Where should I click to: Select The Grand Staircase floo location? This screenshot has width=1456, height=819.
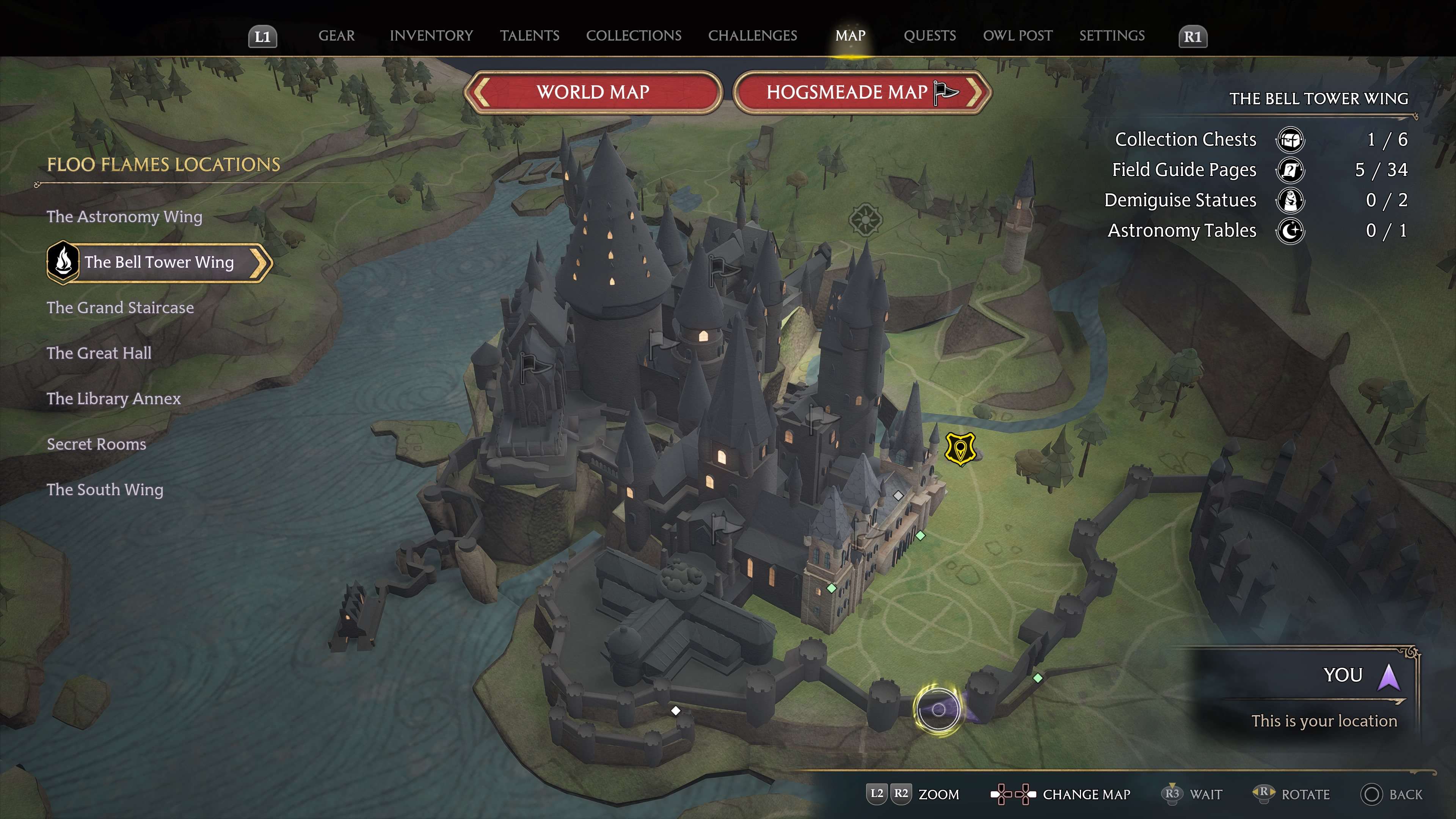pyautogui.click(x=120, y=308)
